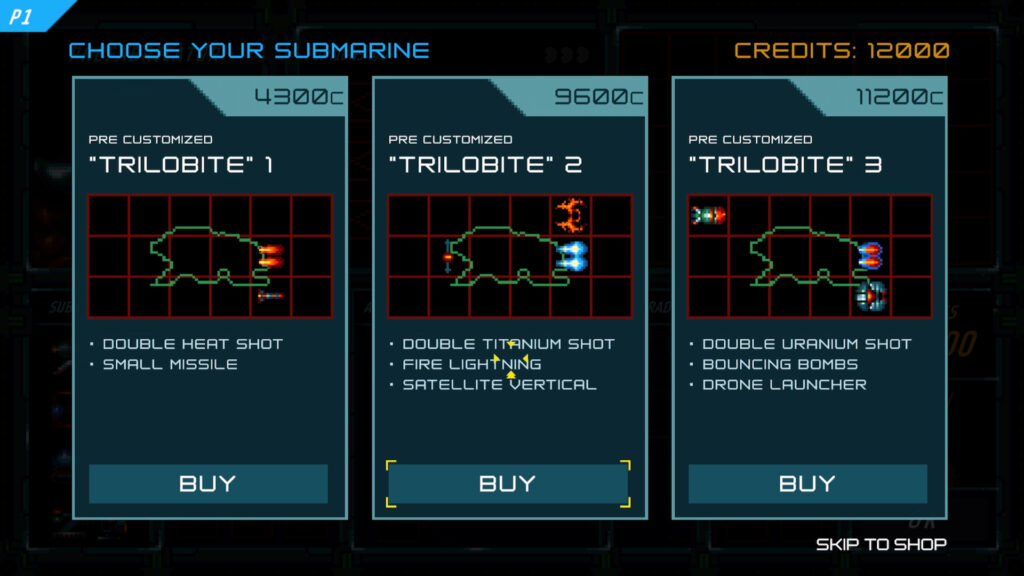The width and height of the screenshot is (1024, 576).
Task: Select the Trilobite 2 loadout grid preview
Action: tap(510, 256)
